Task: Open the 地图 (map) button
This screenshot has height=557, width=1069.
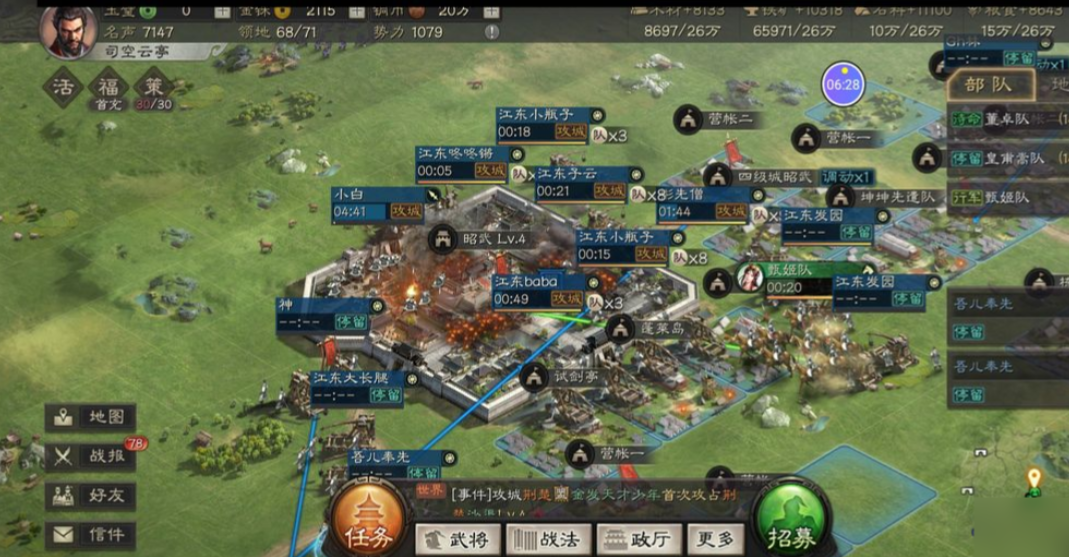Action: point(91,417)
